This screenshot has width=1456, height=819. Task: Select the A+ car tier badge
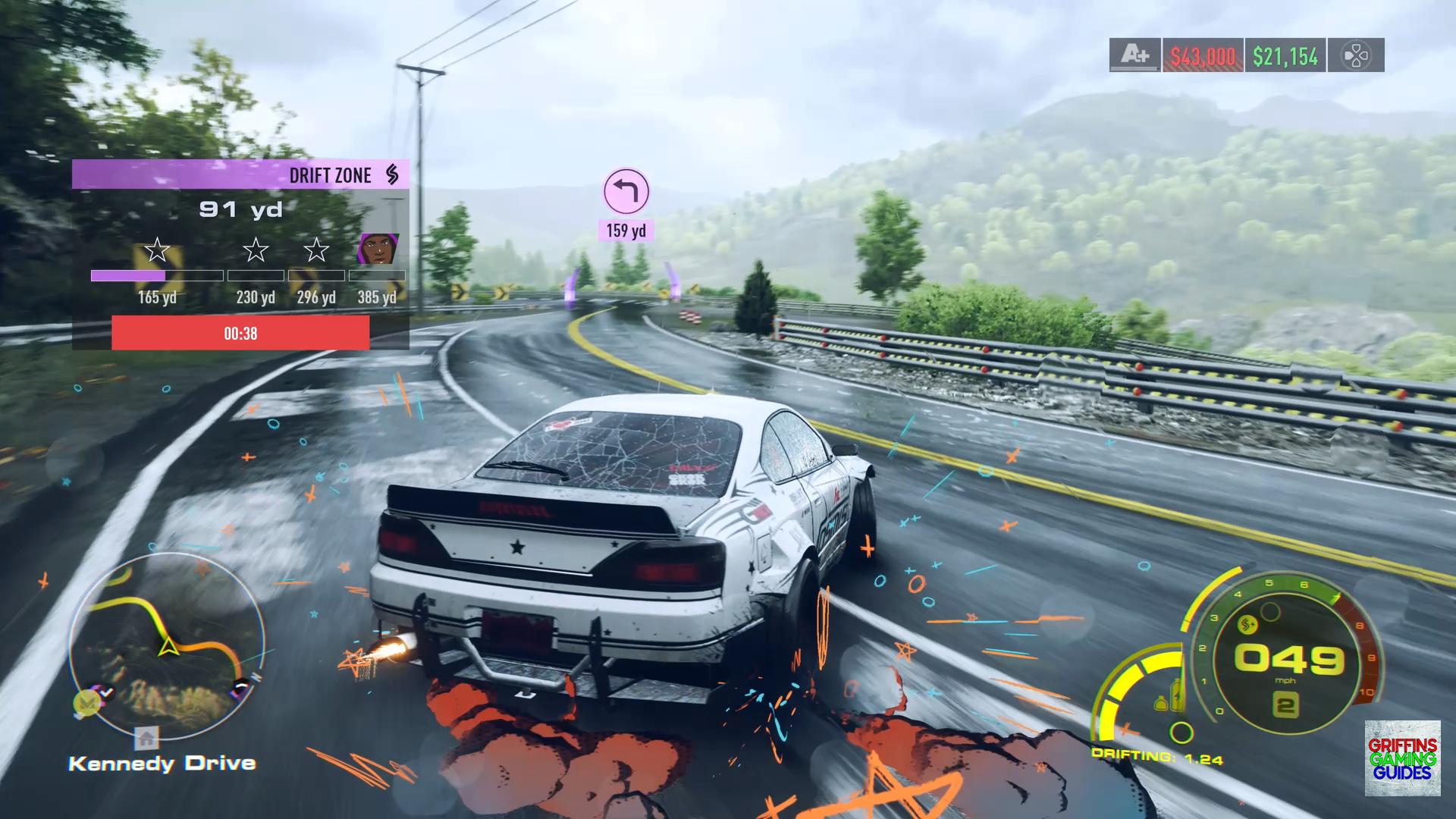click(x=1134, y=55)
